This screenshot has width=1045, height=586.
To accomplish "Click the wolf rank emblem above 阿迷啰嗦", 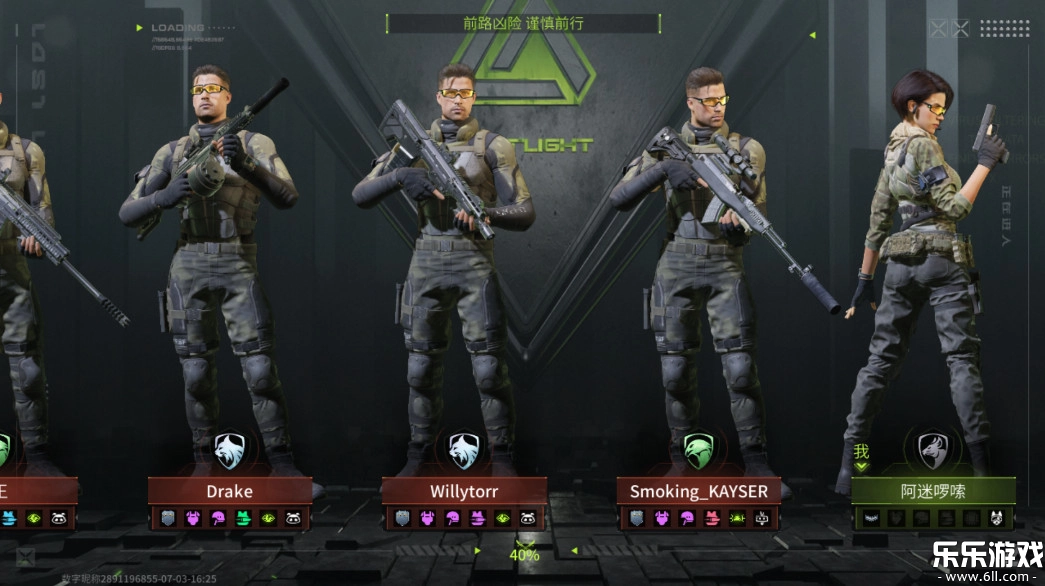I will point(933,450).
